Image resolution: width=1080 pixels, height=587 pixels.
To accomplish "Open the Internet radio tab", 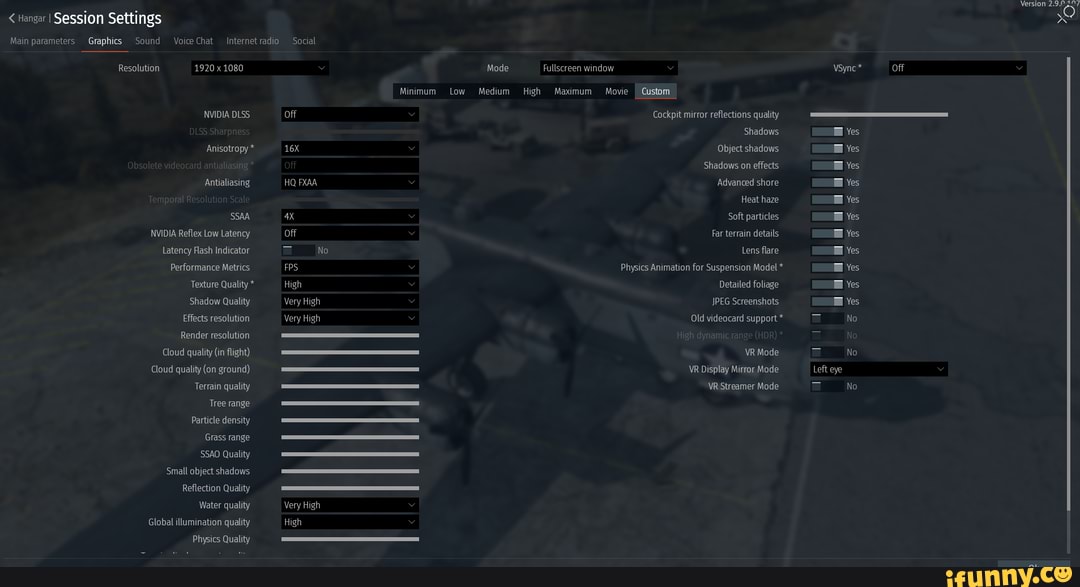I will pos(252,41).
